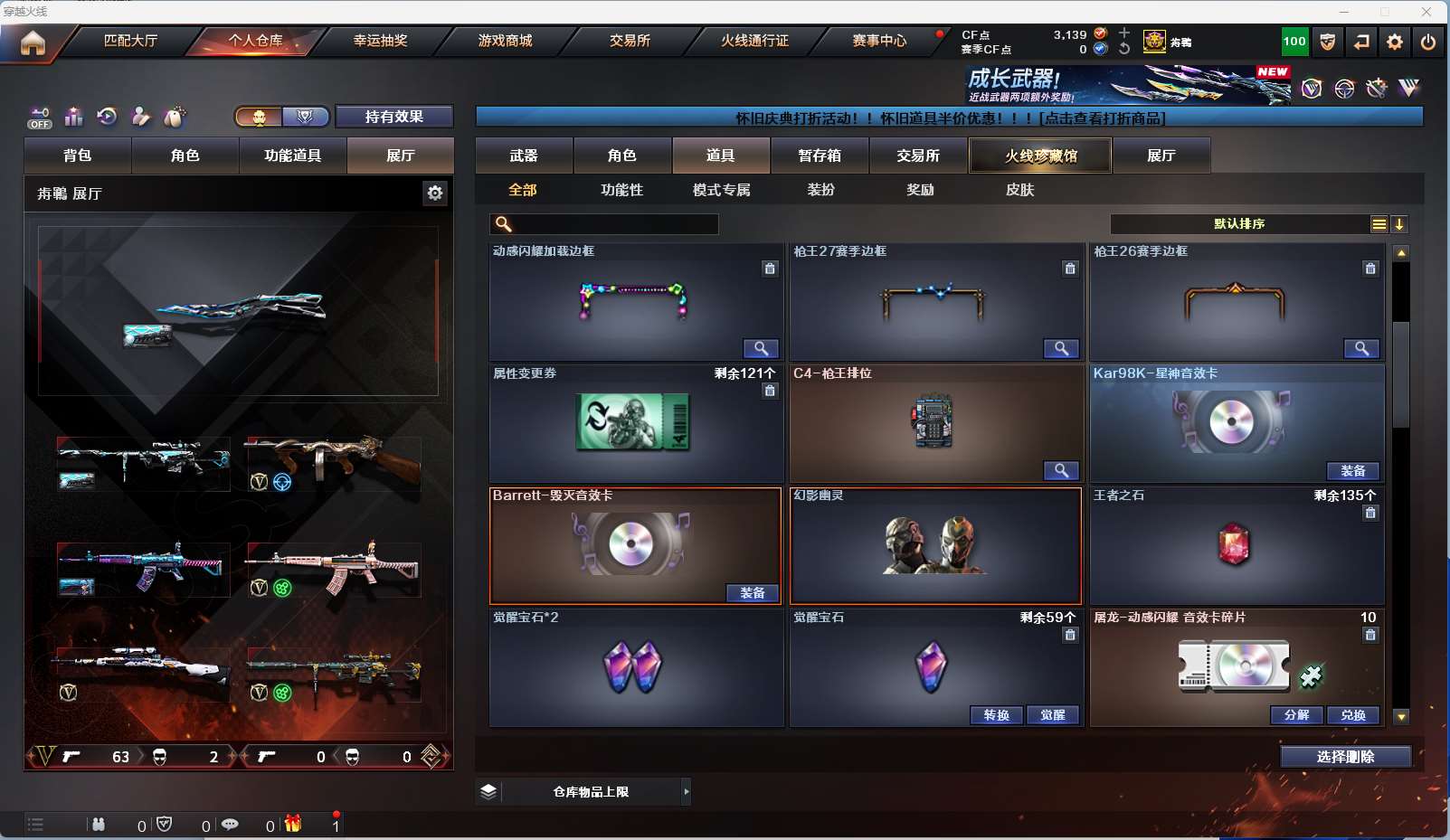The width and height of the screenshot is (1450, 840).
Task: Open showcase settings gear icon
Action: point(435,193)
